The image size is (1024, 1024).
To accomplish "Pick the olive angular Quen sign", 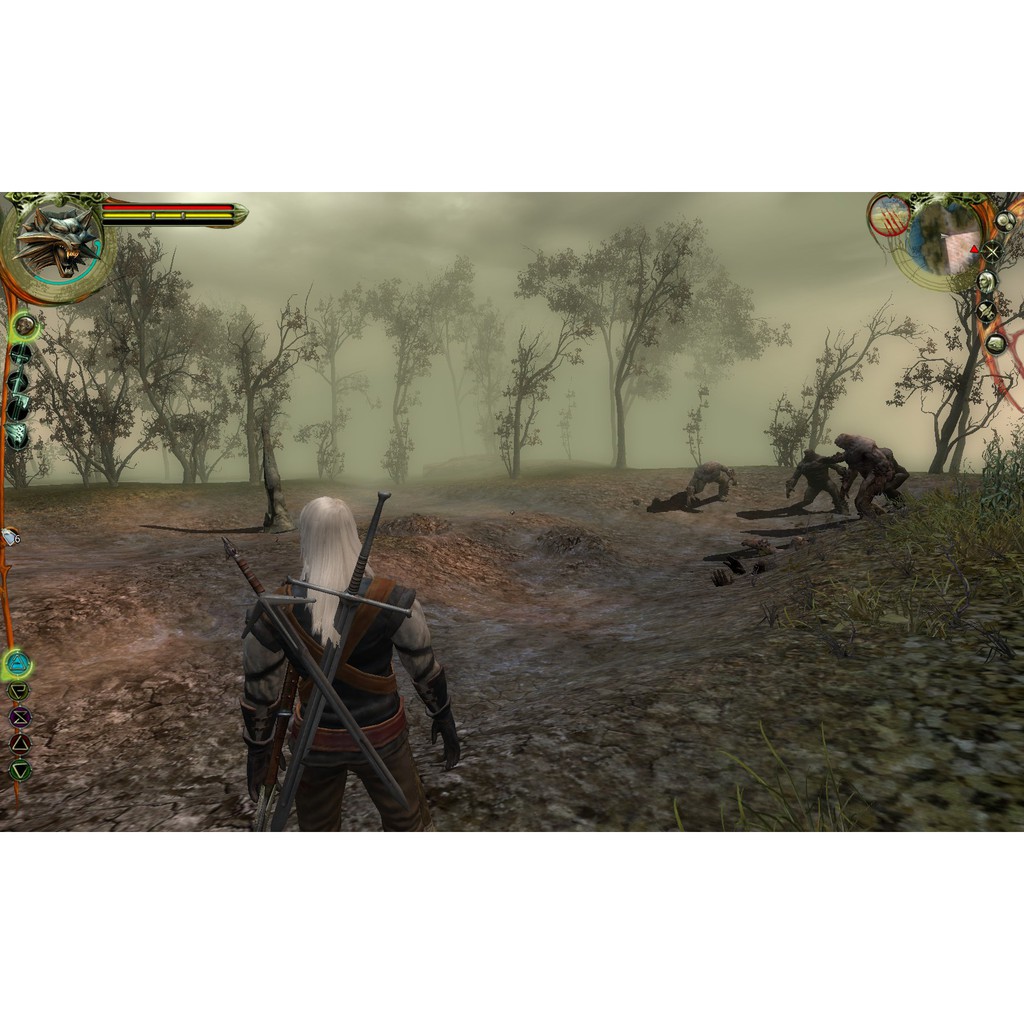I will point(19,690).
